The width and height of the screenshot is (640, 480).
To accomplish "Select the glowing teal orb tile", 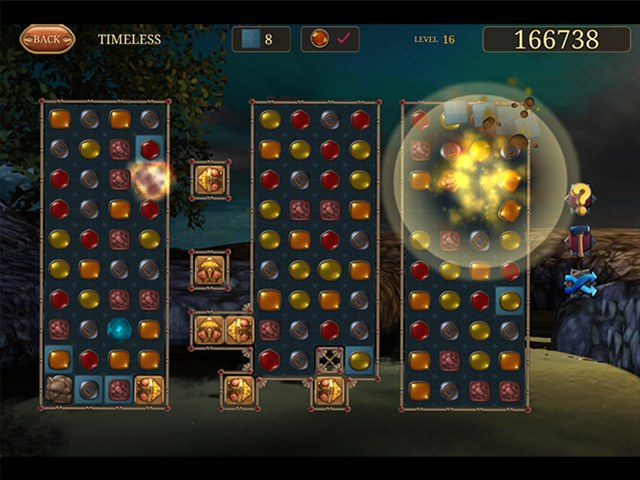I will pyautogui.click(x=119, y=329).
